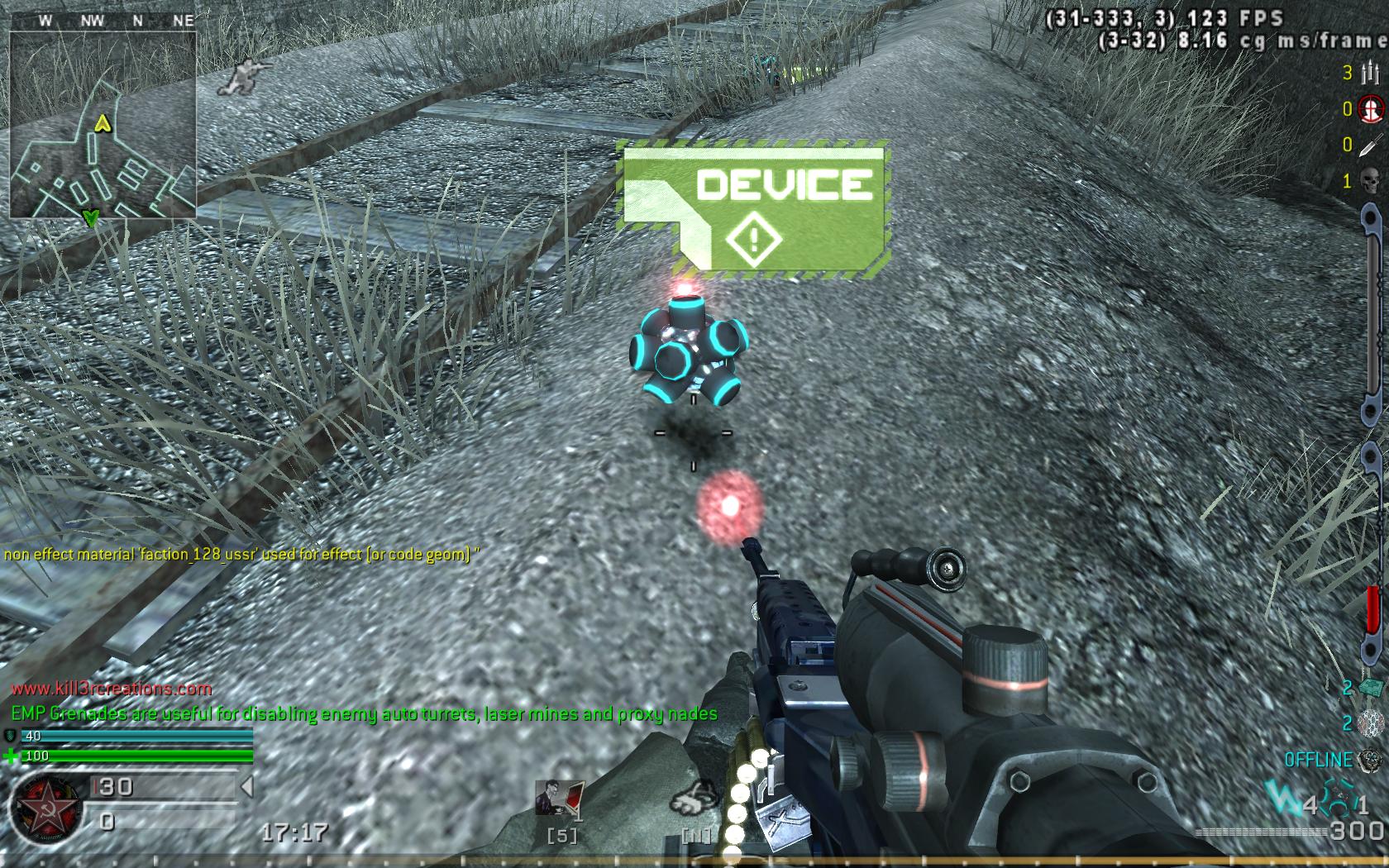The width and height of the screenshot is (1389, 868).
Task: Click the armor shield icon beside 40
Action: (12, 736)
